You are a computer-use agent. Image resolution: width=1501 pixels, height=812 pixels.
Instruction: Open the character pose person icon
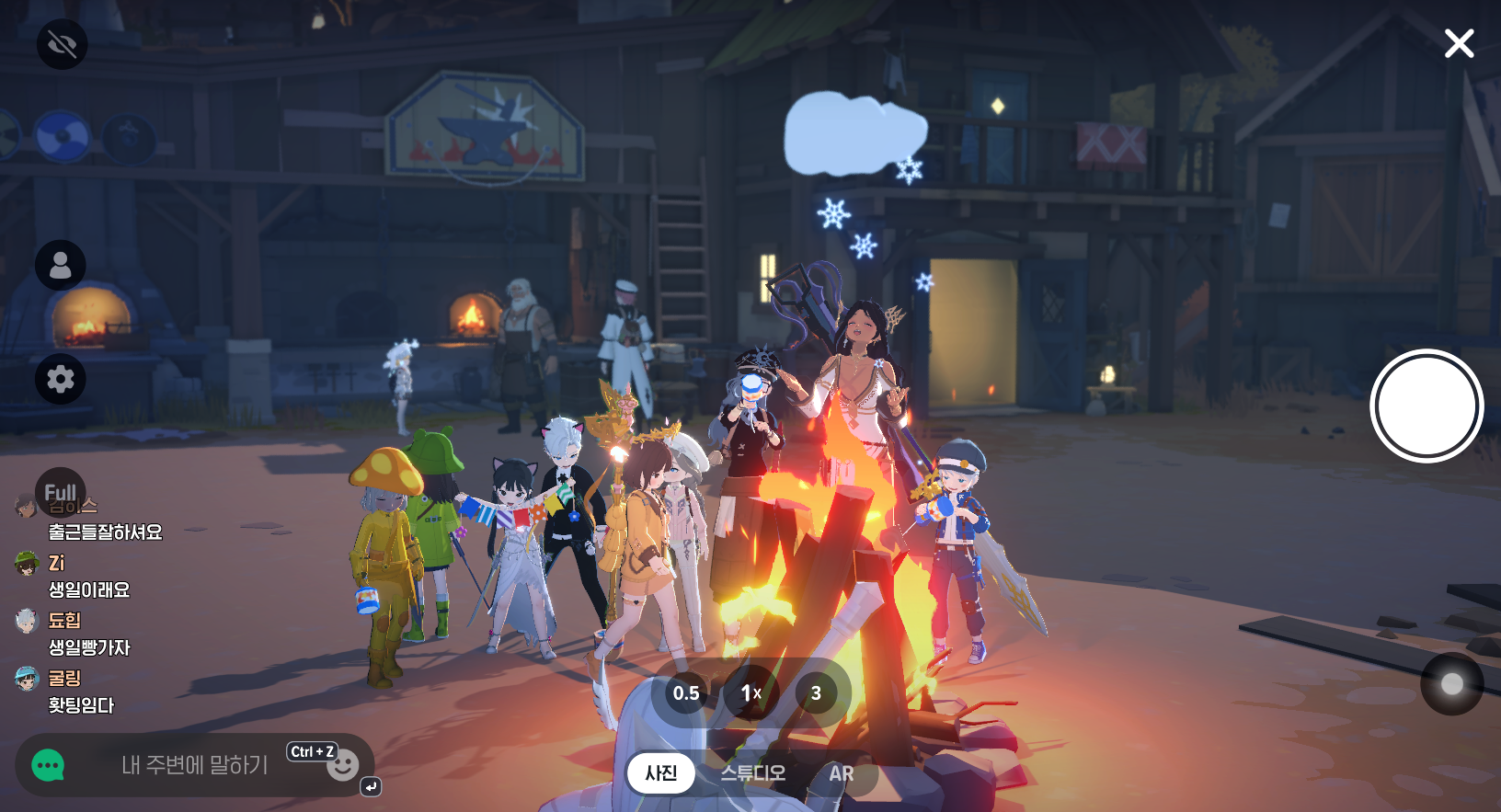click(x=61, y=265)
